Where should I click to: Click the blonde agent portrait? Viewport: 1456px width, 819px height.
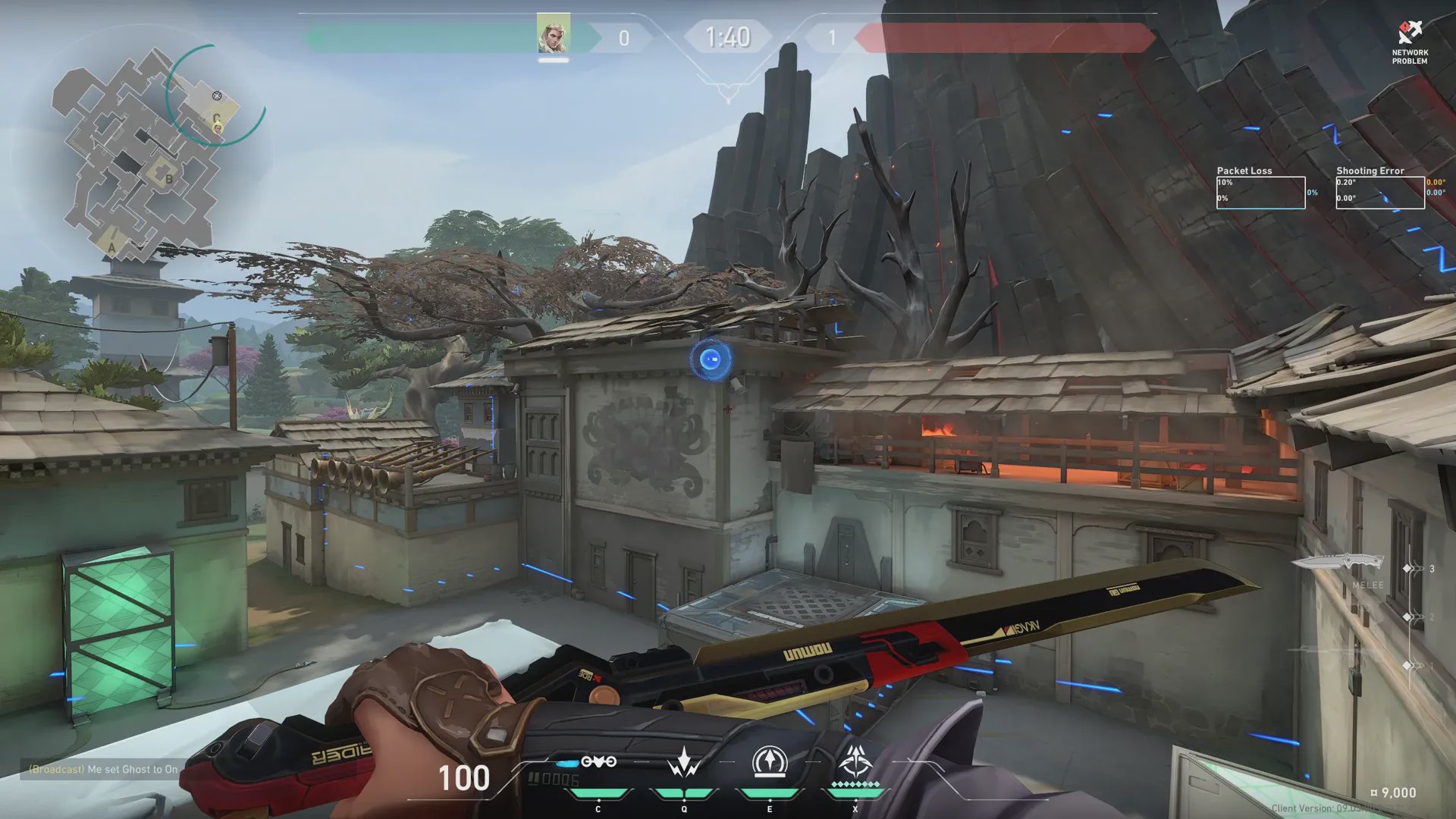point(553,34)
